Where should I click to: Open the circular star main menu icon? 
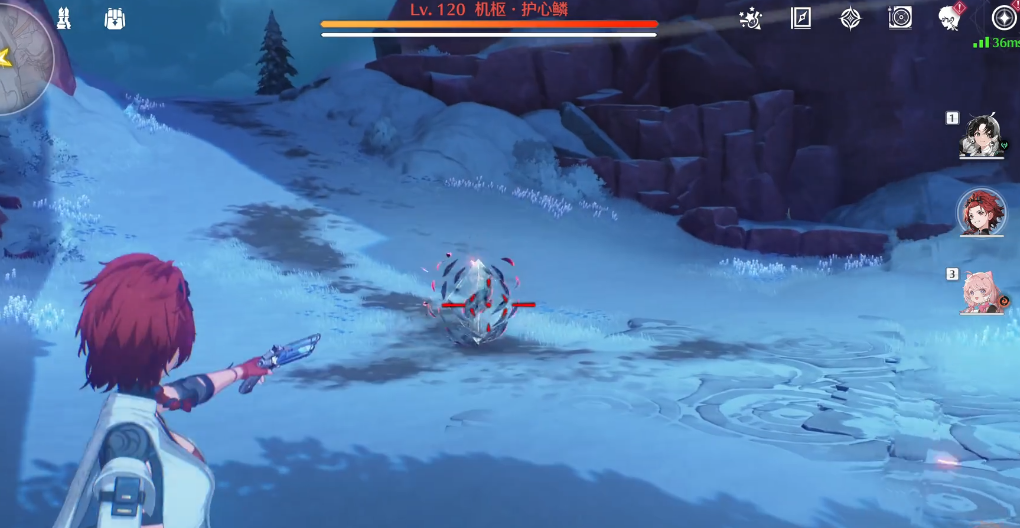click(x=1003, y=18)
